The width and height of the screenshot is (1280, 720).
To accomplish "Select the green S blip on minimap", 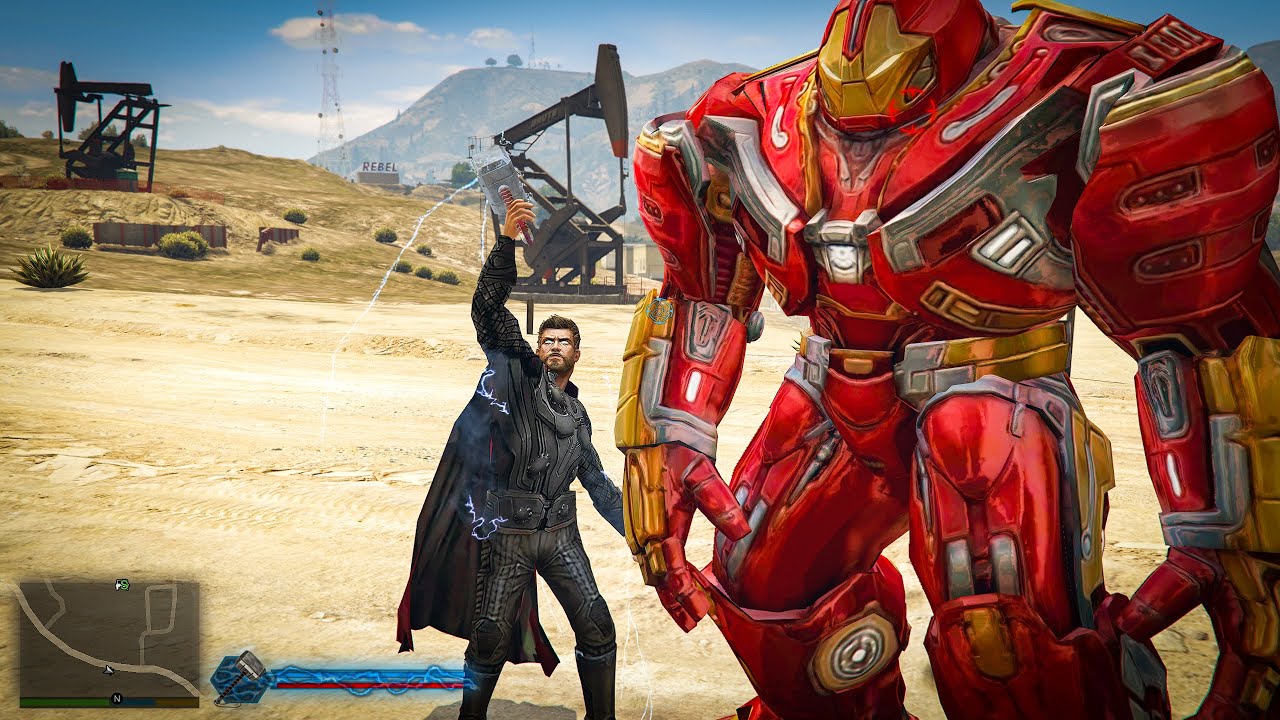I will (x=122, y=584).
